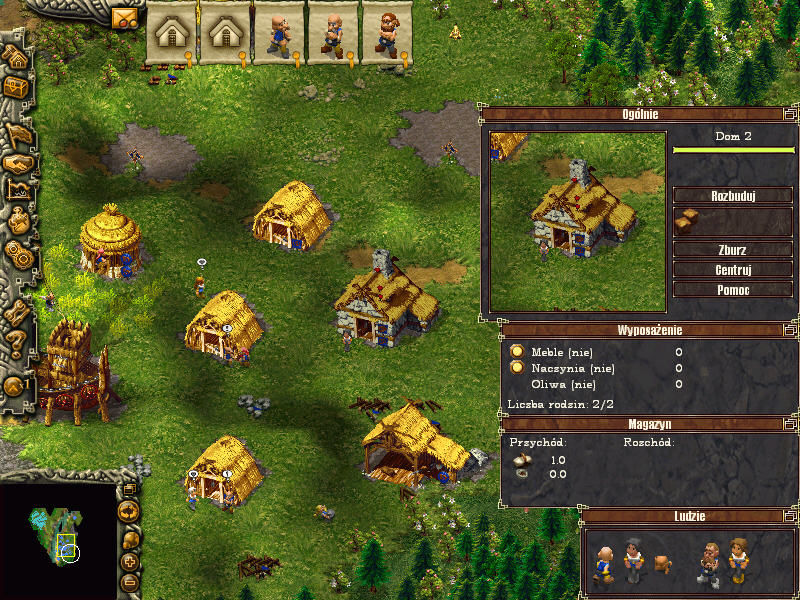Open the house building menu icon
The width and height of the screenshot is (800, 600).
tap(17, 55)
